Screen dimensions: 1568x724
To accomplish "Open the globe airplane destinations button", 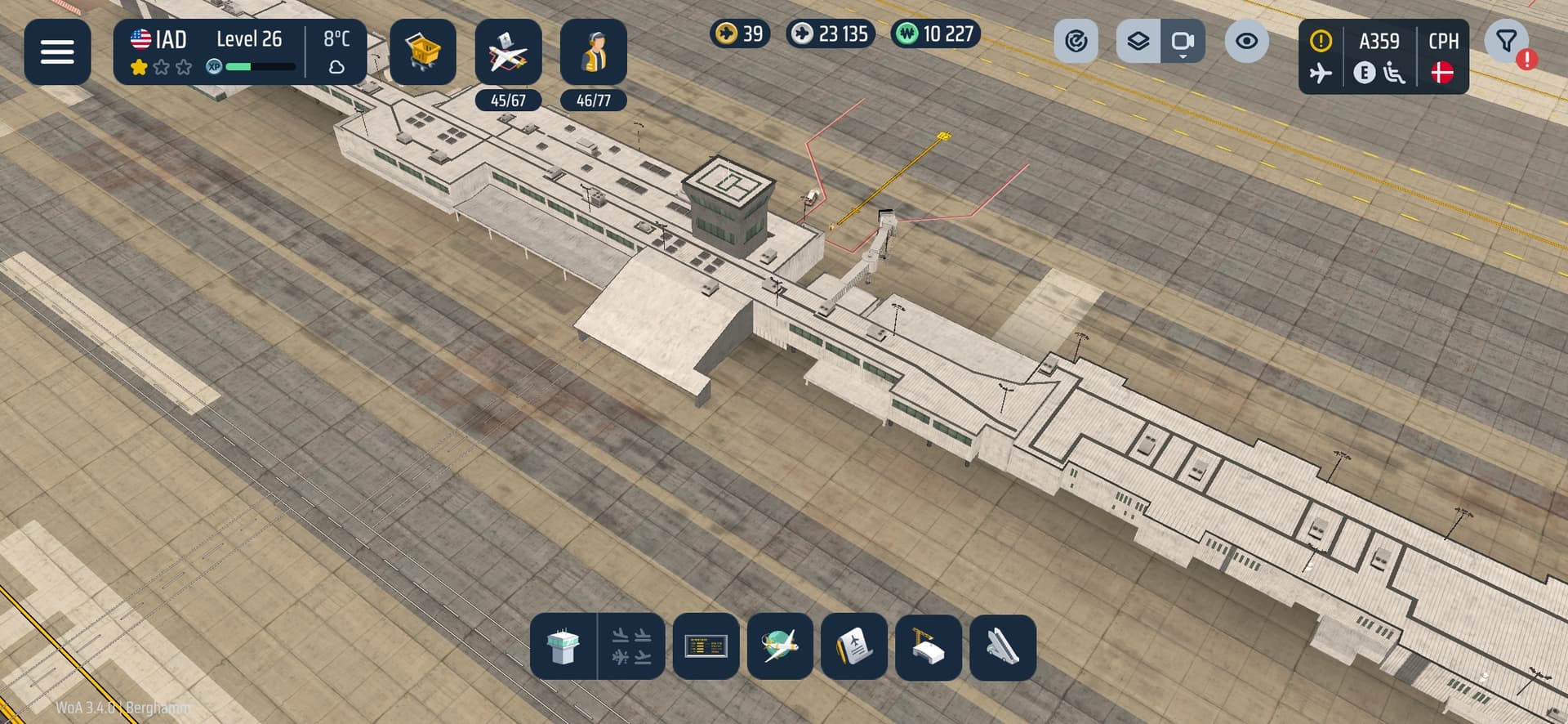I will tap(780, 646).
